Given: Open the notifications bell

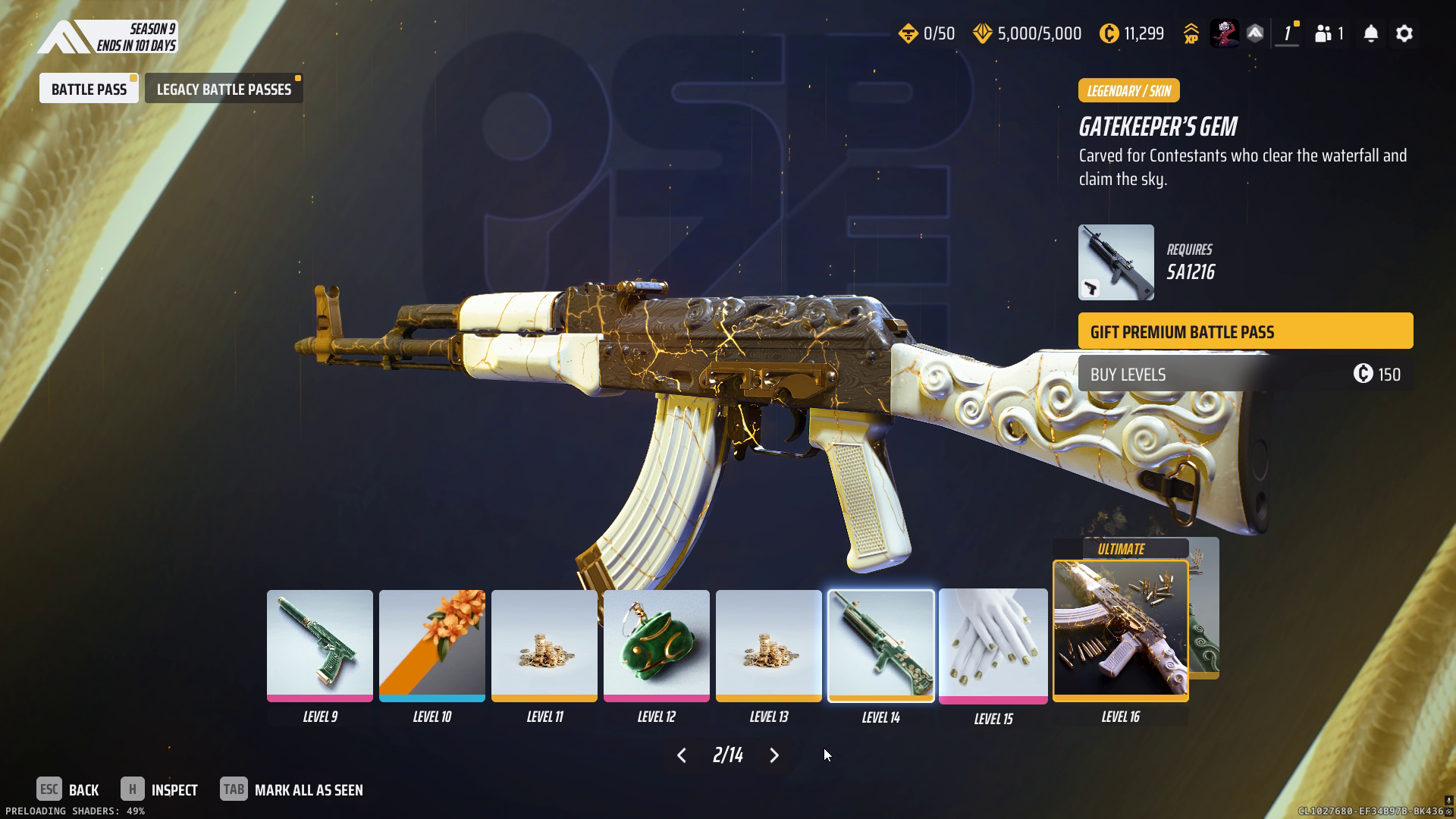Looking at the screenshot, I should 1371,34.
